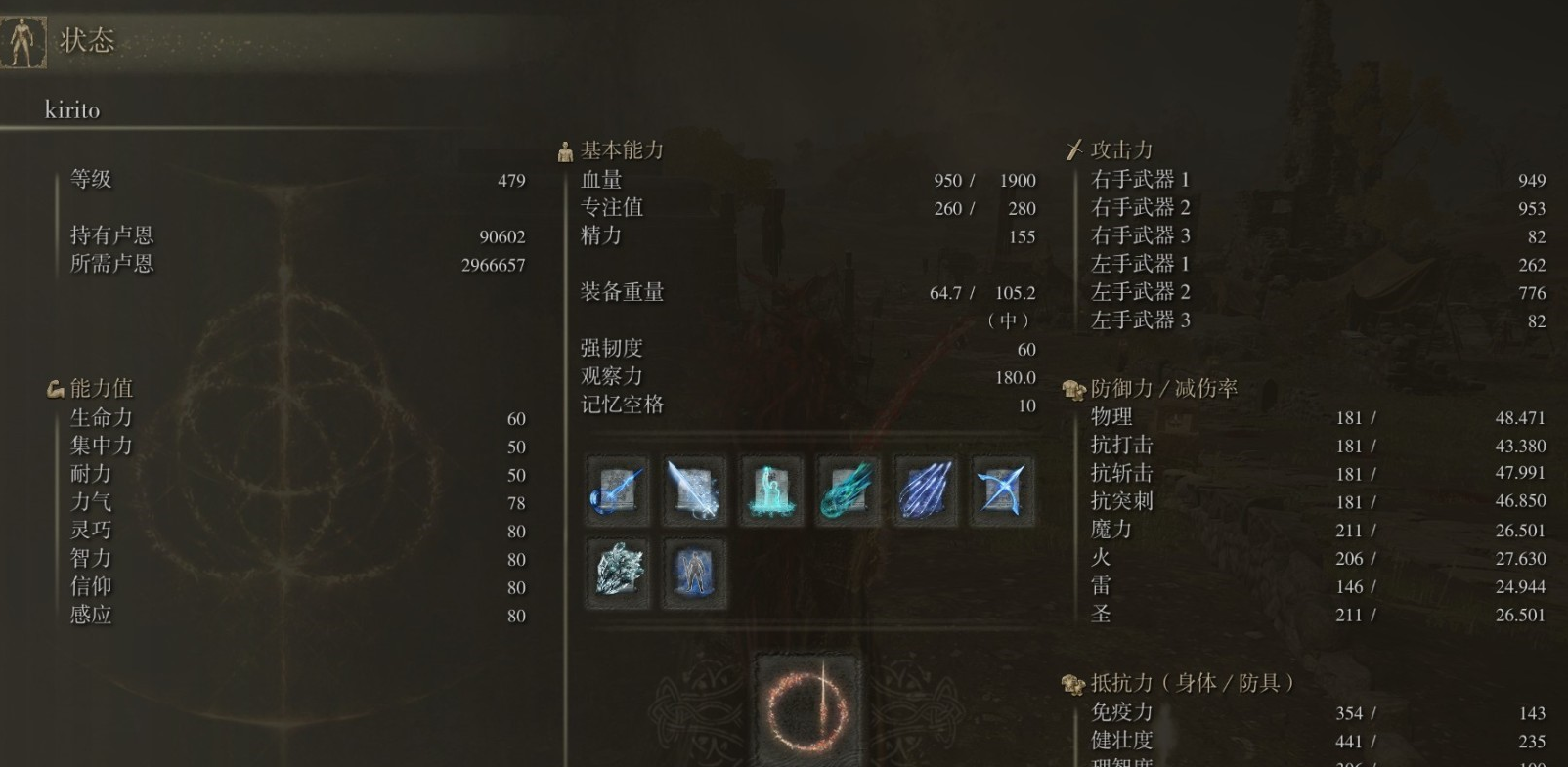
Task: Select Loretta's Greatbow spell icon
Action: (1002, 490)
